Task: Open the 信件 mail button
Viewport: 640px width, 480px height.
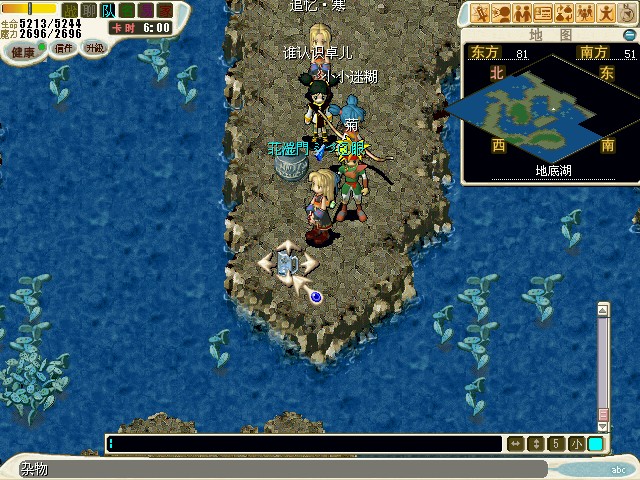Action: click(x=64, y=48)
